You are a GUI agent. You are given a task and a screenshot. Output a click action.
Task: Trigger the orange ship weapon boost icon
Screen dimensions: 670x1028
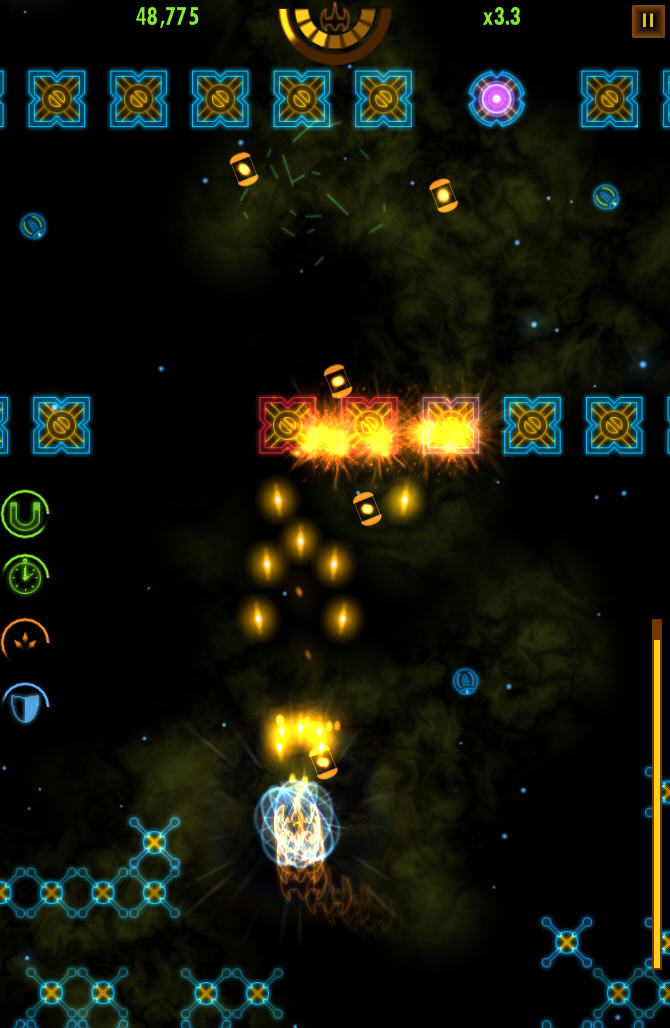25,641
